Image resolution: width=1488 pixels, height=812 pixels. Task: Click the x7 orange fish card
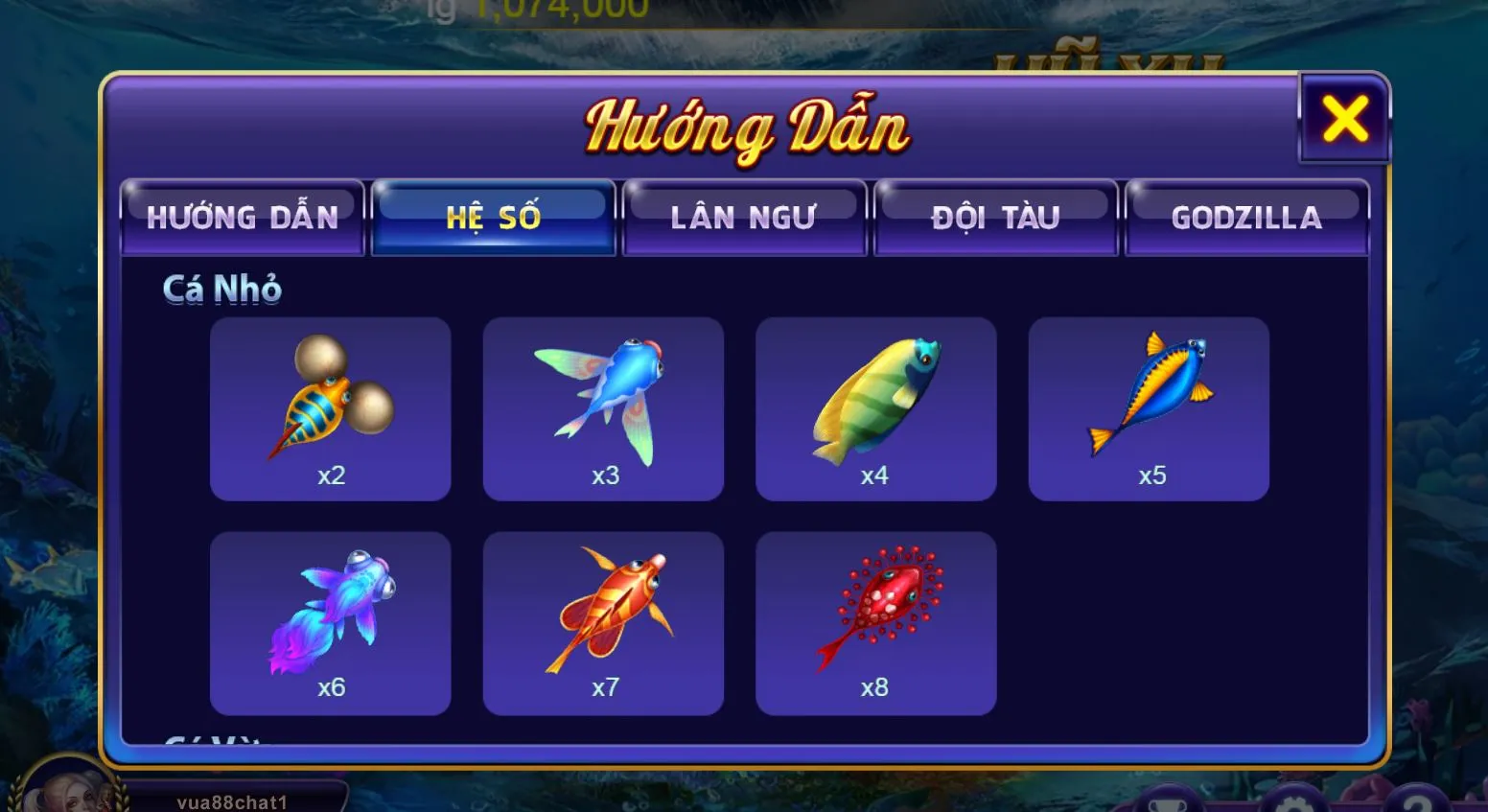(603, 620)
